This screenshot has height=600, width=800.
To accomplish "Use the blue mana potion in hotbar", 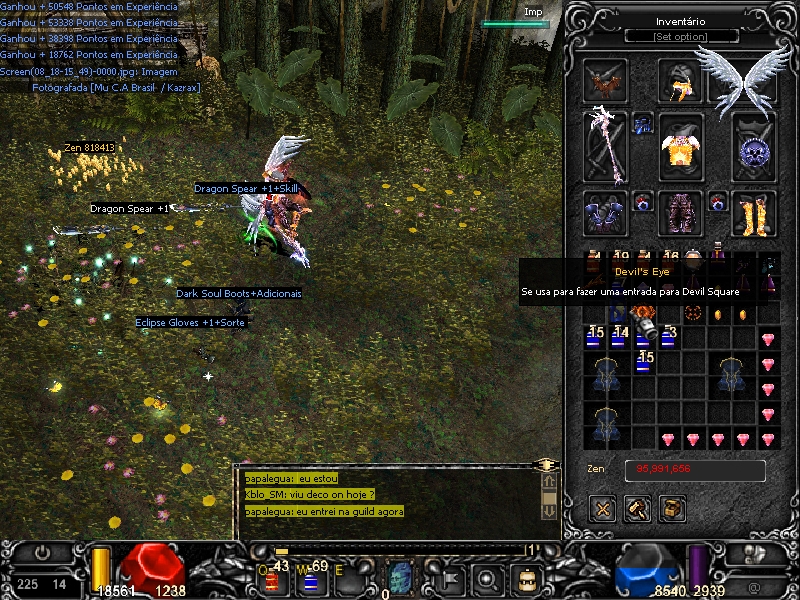I will click(x=309, y=581).
